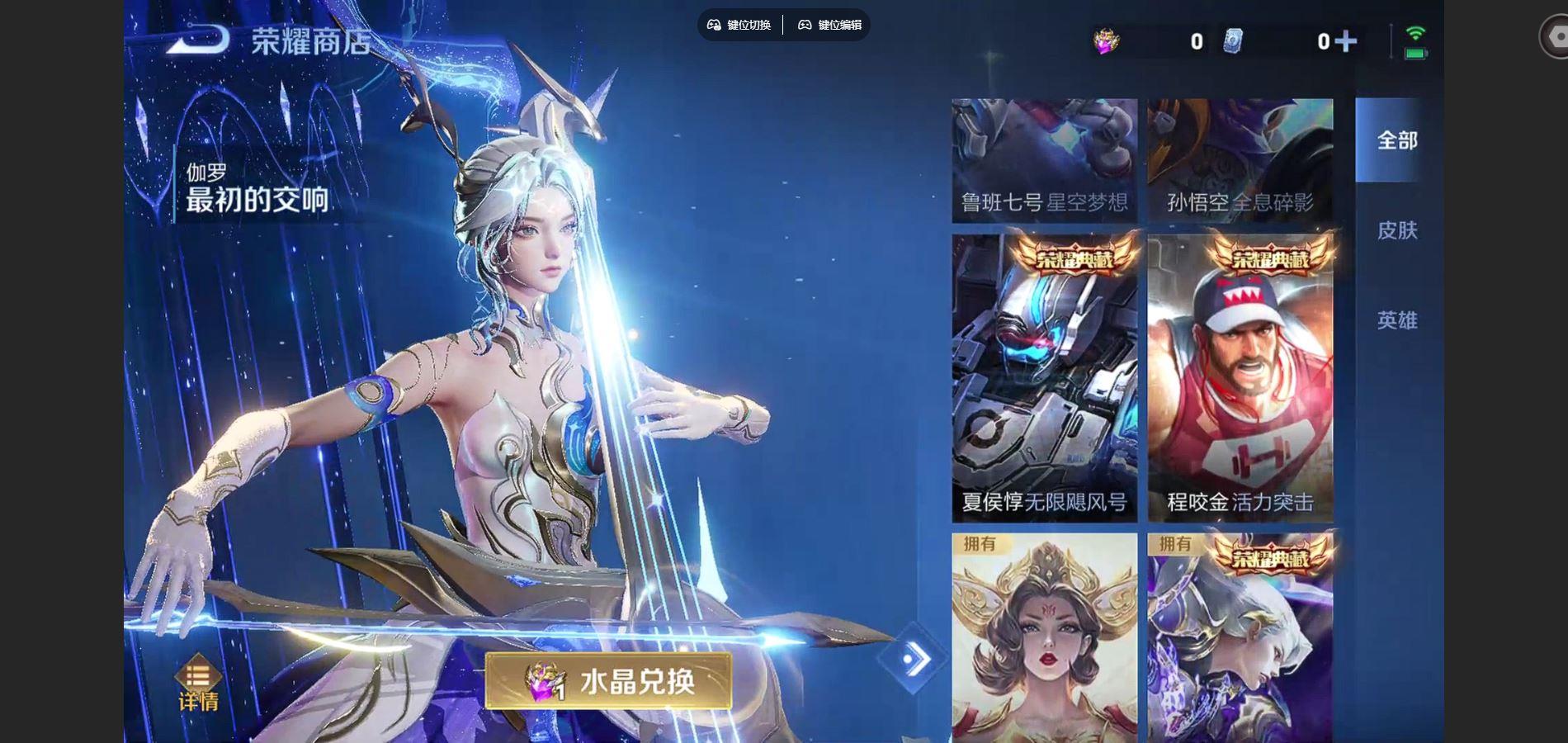
Task: Open 键位编辑 key mapping editor
Action: point(829,25)
